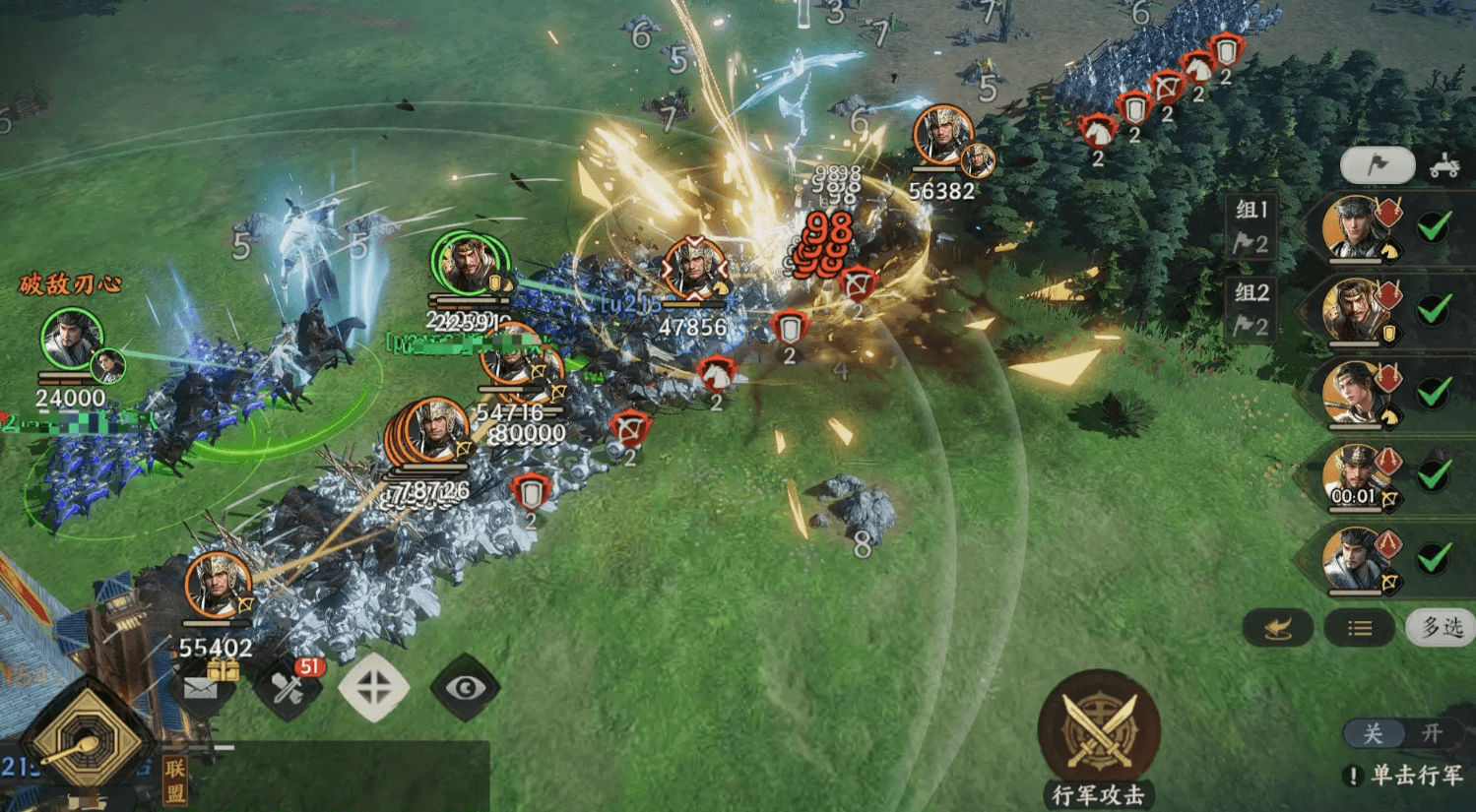The height and width of the screenshot is (812, 1476).
Task: Click the curved return-arrow button
Action: [1278, 628]
